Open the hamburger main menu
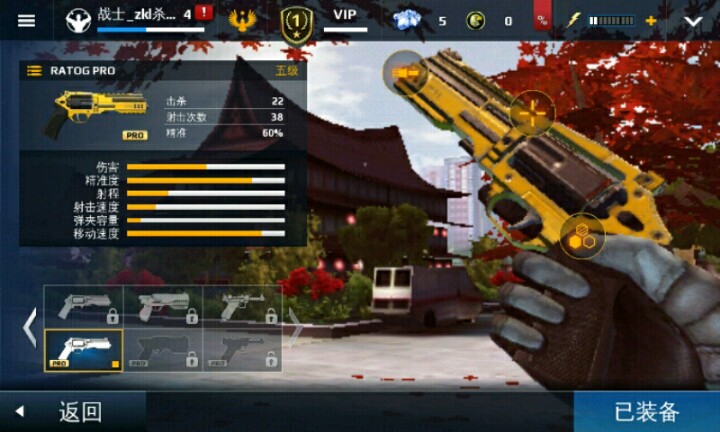Viewport: 720px width, 432px height. (x=26, y=20)
